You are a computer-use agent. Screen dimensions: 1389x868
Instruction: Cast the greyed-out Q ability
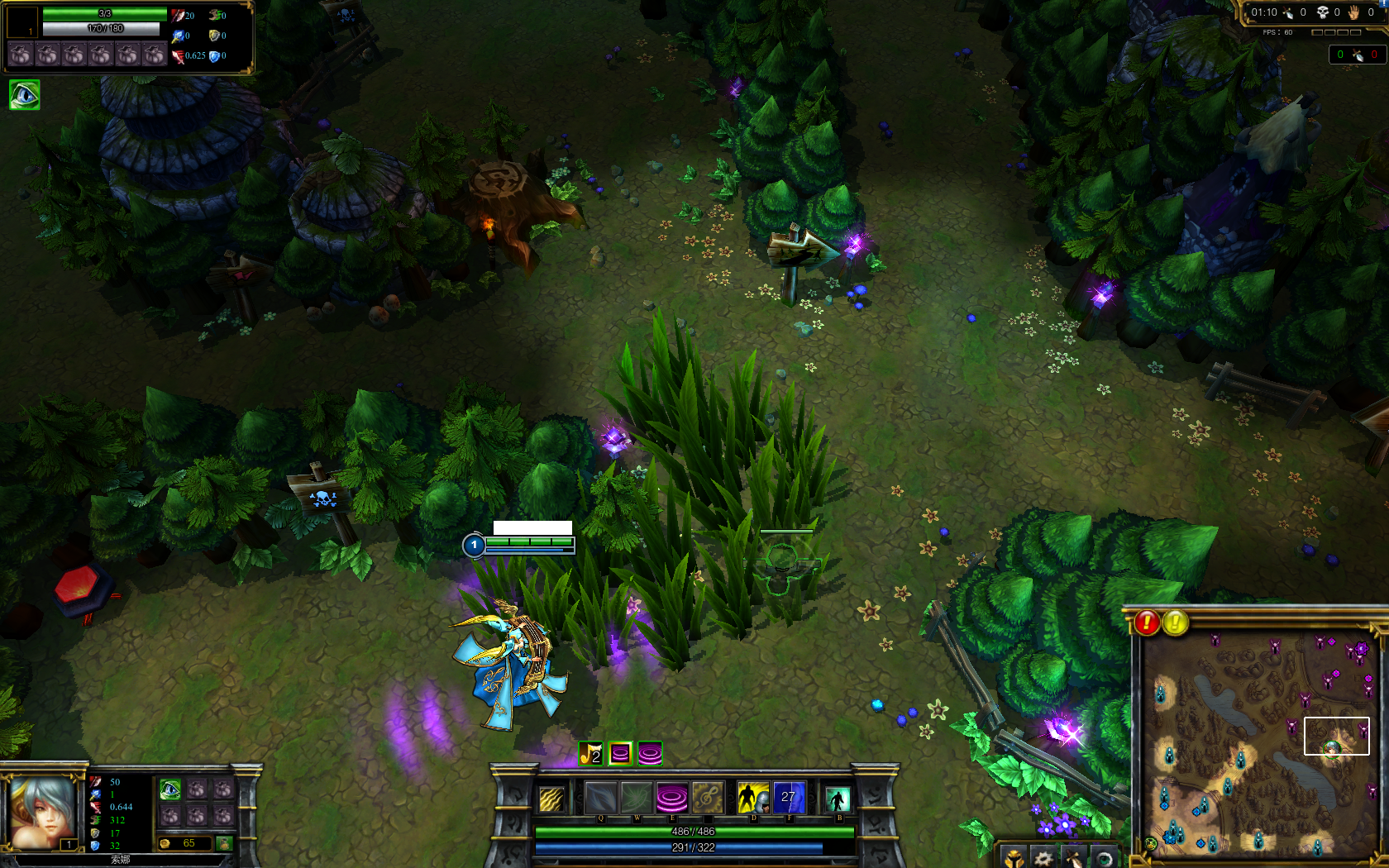coord(601,799)
